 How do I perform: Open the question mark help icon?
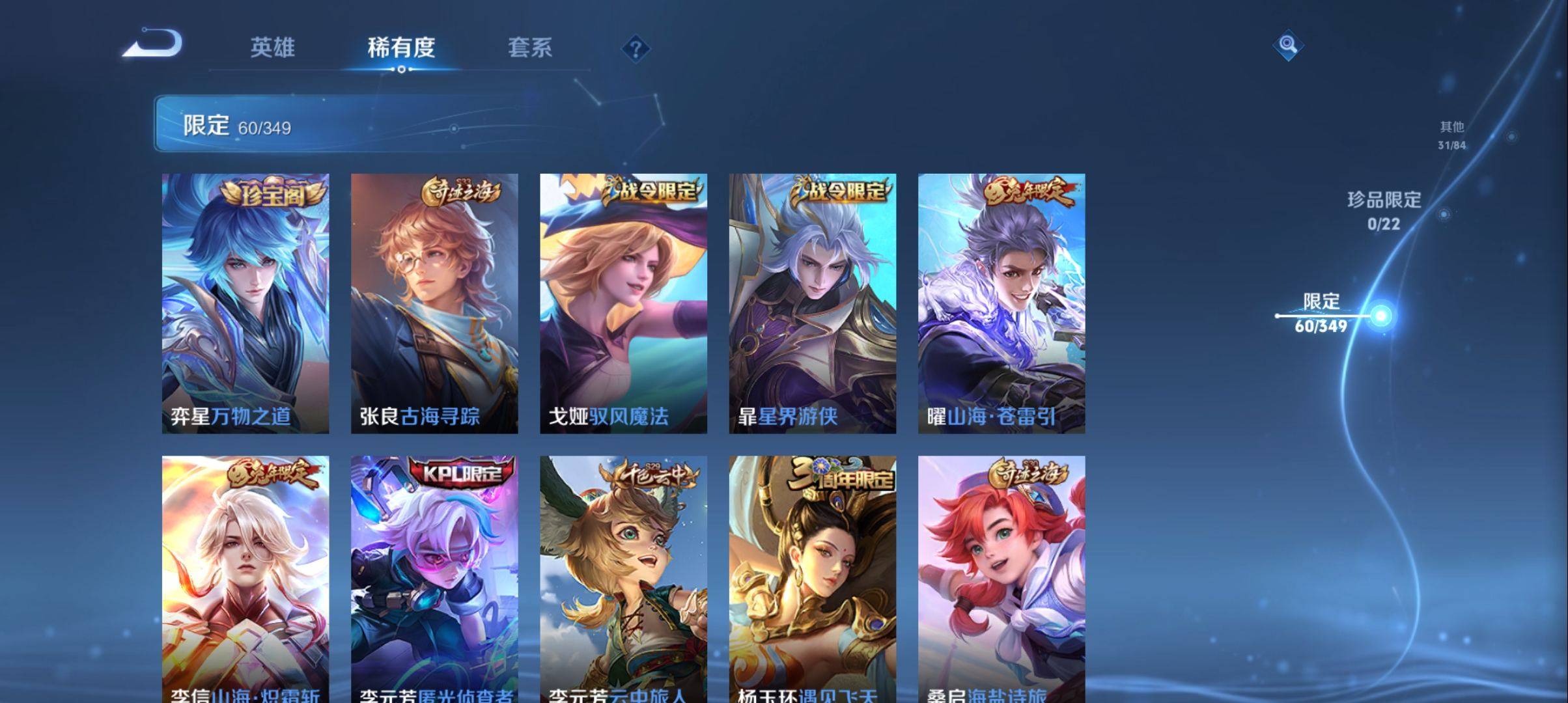(636, 49)
